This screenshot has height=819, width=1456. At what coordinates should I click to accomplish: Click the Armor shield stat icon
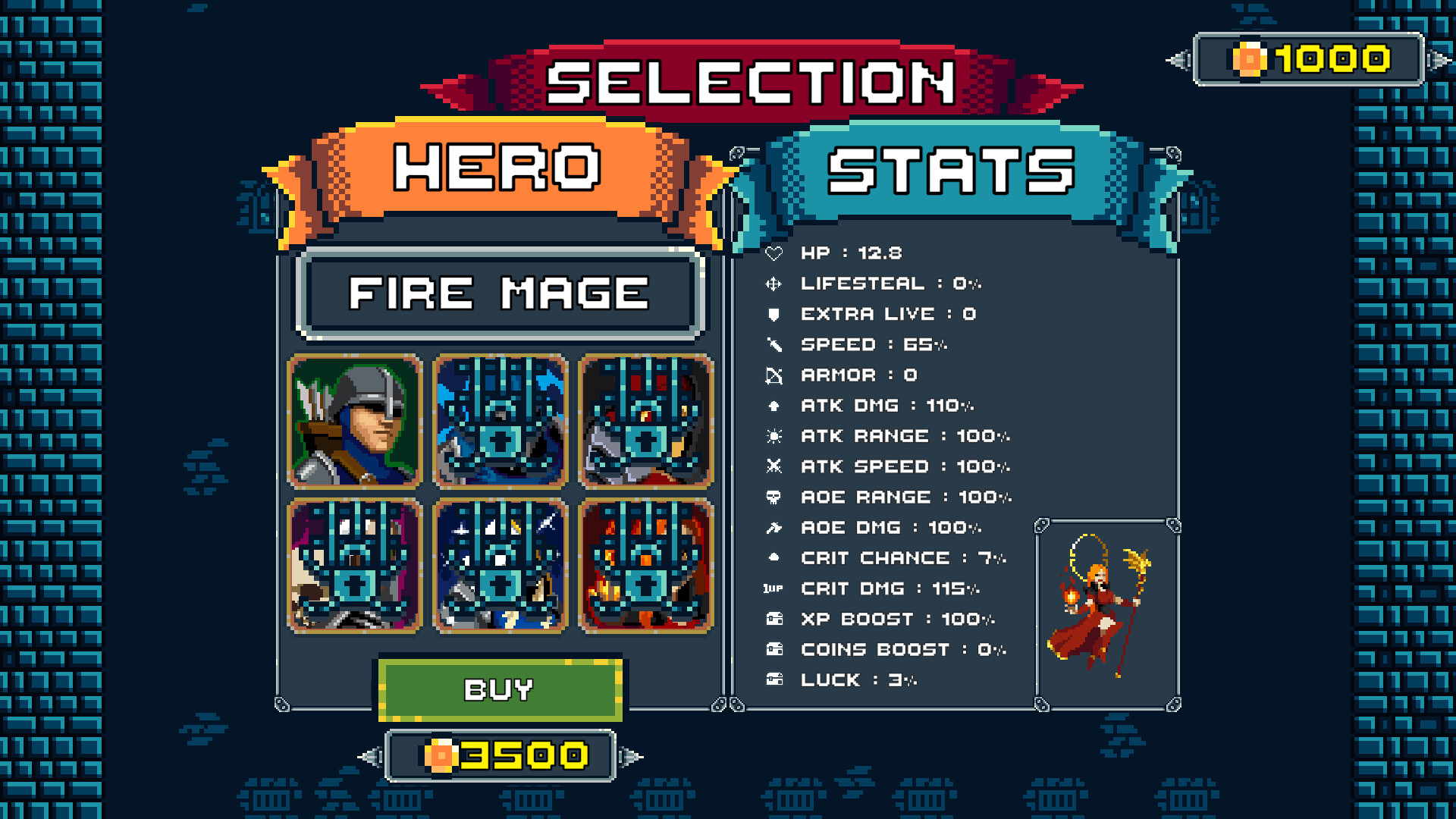pyautogui.click(x=775, y=375)
